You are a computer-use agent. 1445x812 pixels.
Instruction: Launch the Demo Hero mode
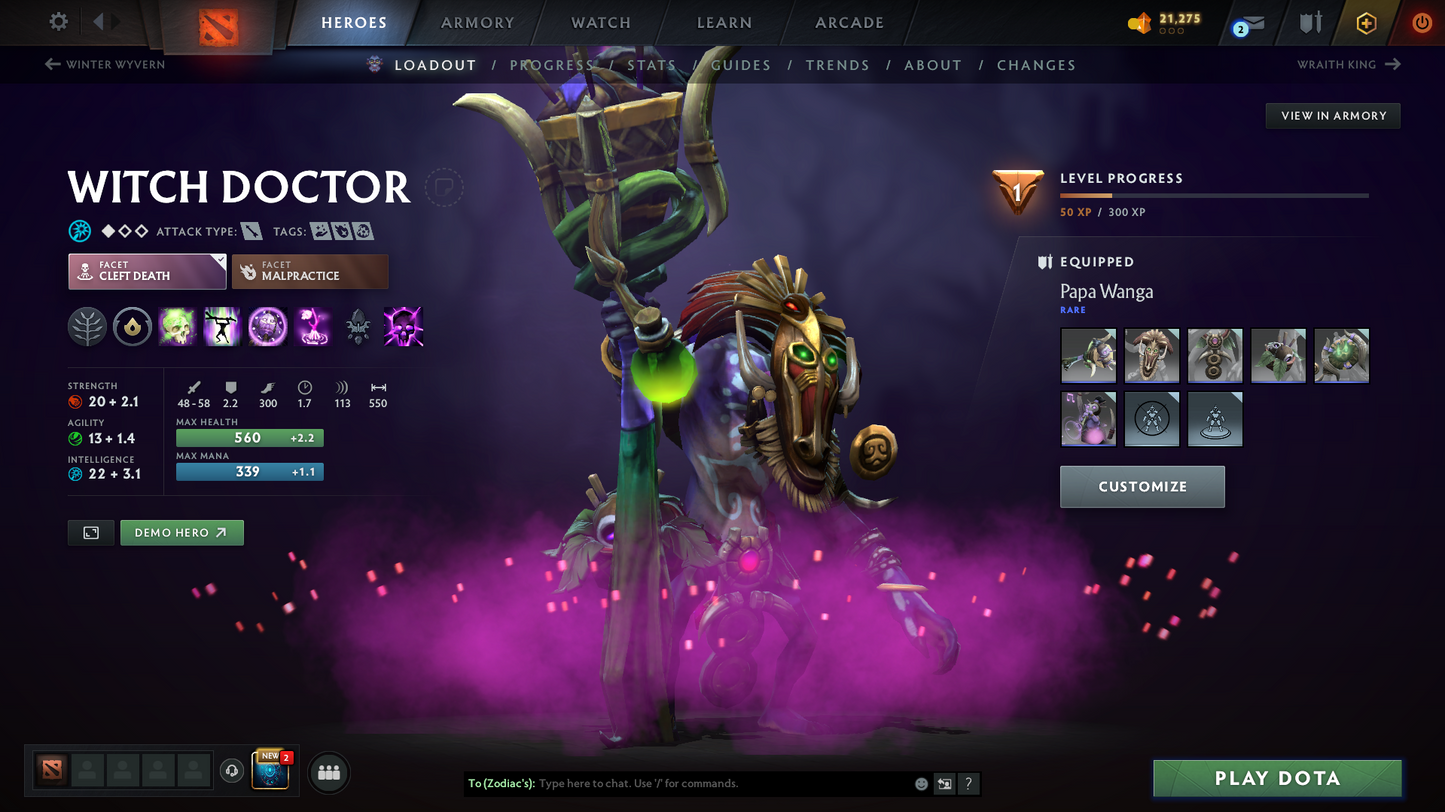point(181,533)
